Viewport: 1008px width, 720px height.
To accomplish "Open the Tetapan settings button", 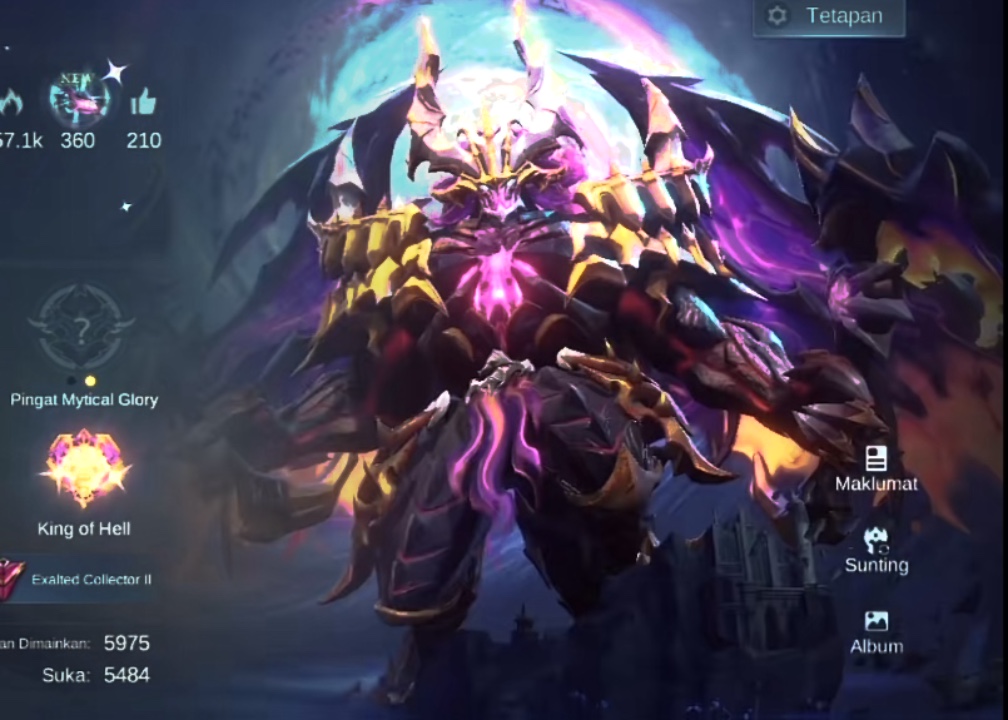I will point(829,17).
